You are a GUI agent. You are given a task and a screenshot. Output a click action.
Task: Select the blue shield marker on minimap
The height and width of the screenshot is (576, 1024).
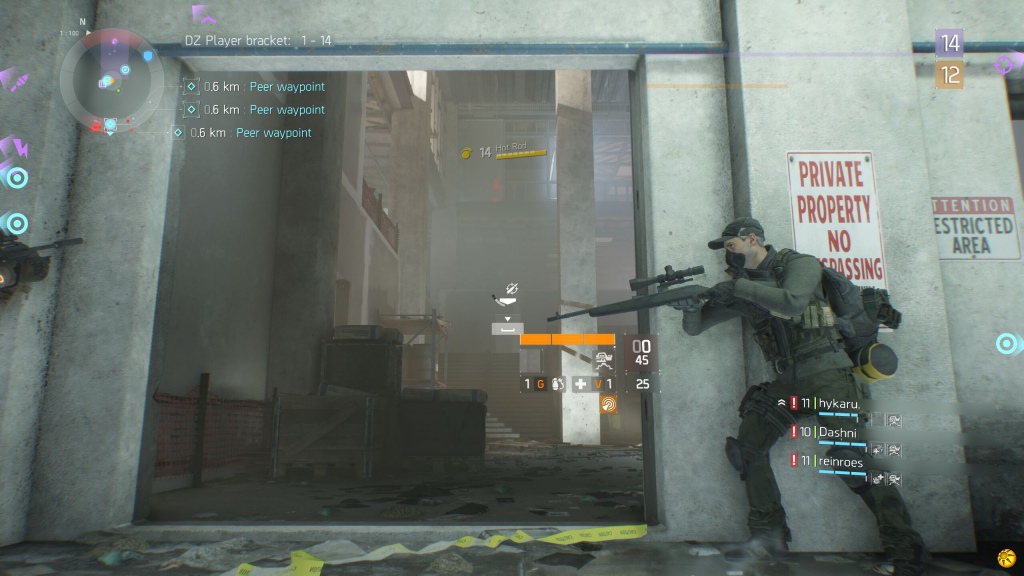[149, 57]
